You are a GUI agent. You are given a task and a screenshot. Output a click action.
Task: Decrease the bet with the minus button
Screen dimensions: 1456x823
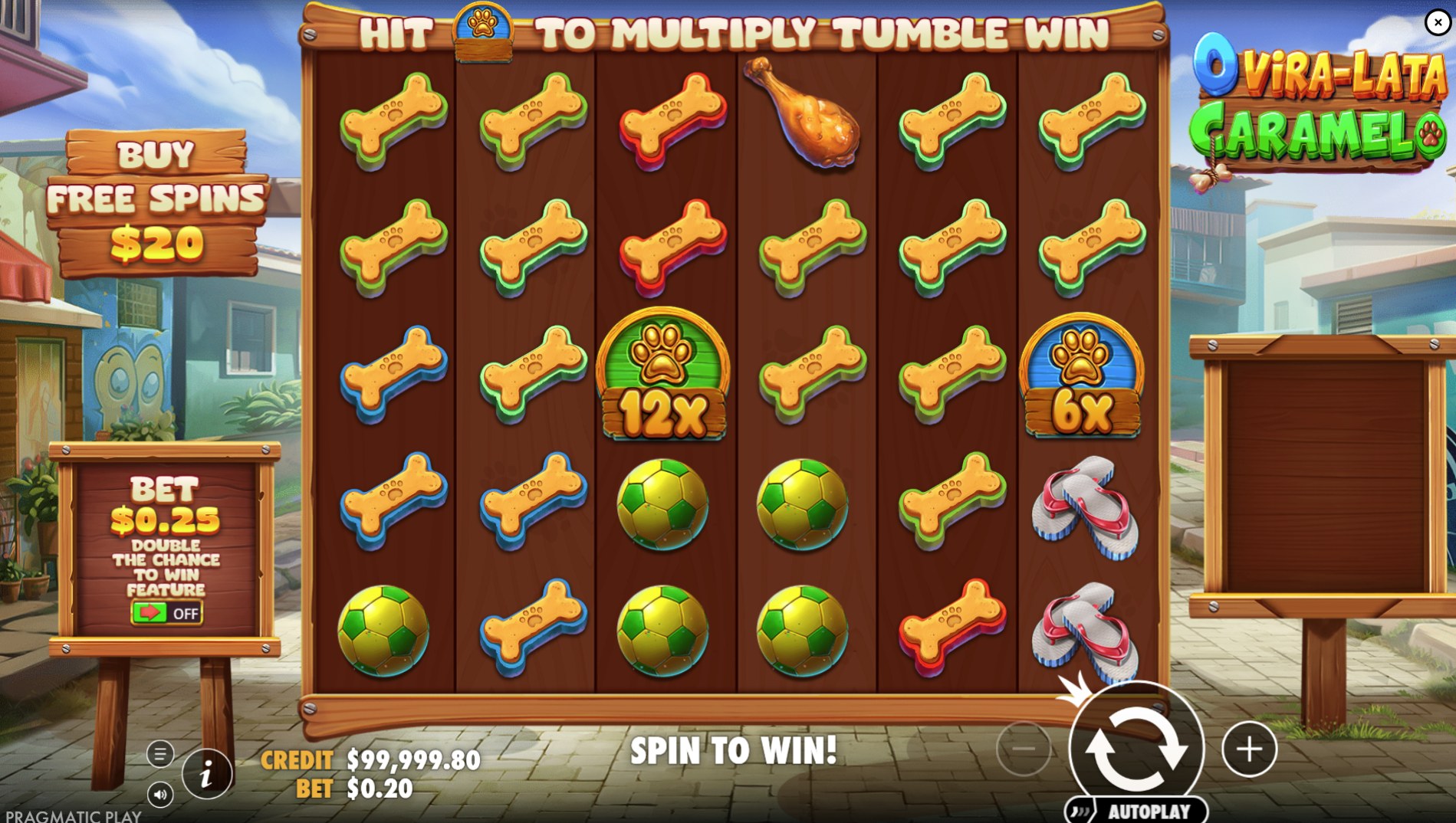pos(1024,749)
